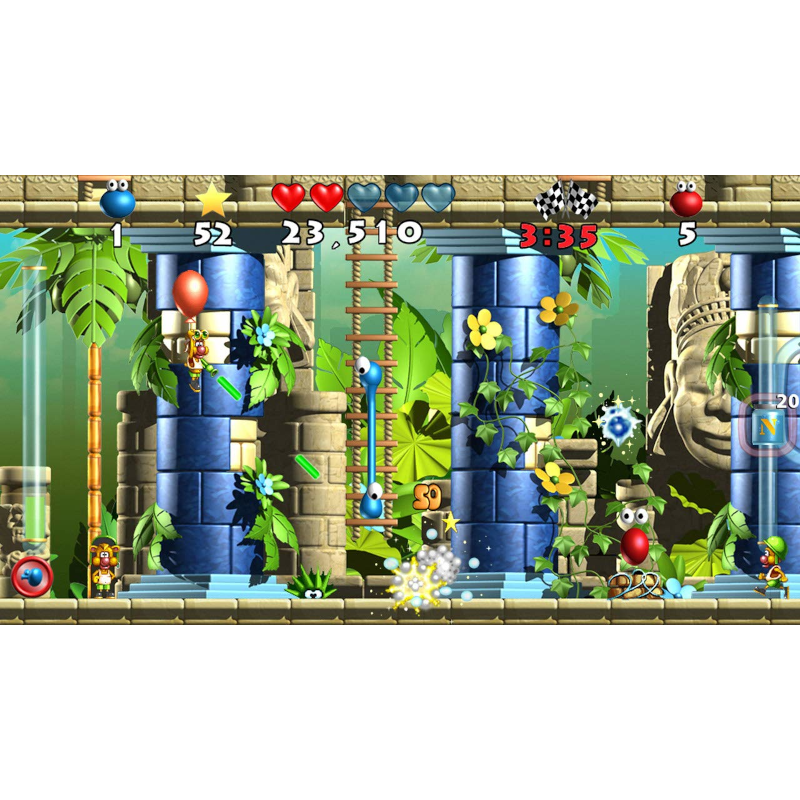The height and width of the screenshot is (800, 800).
Task: Click the gold star counter icon
Action: (x=213, y=200)
